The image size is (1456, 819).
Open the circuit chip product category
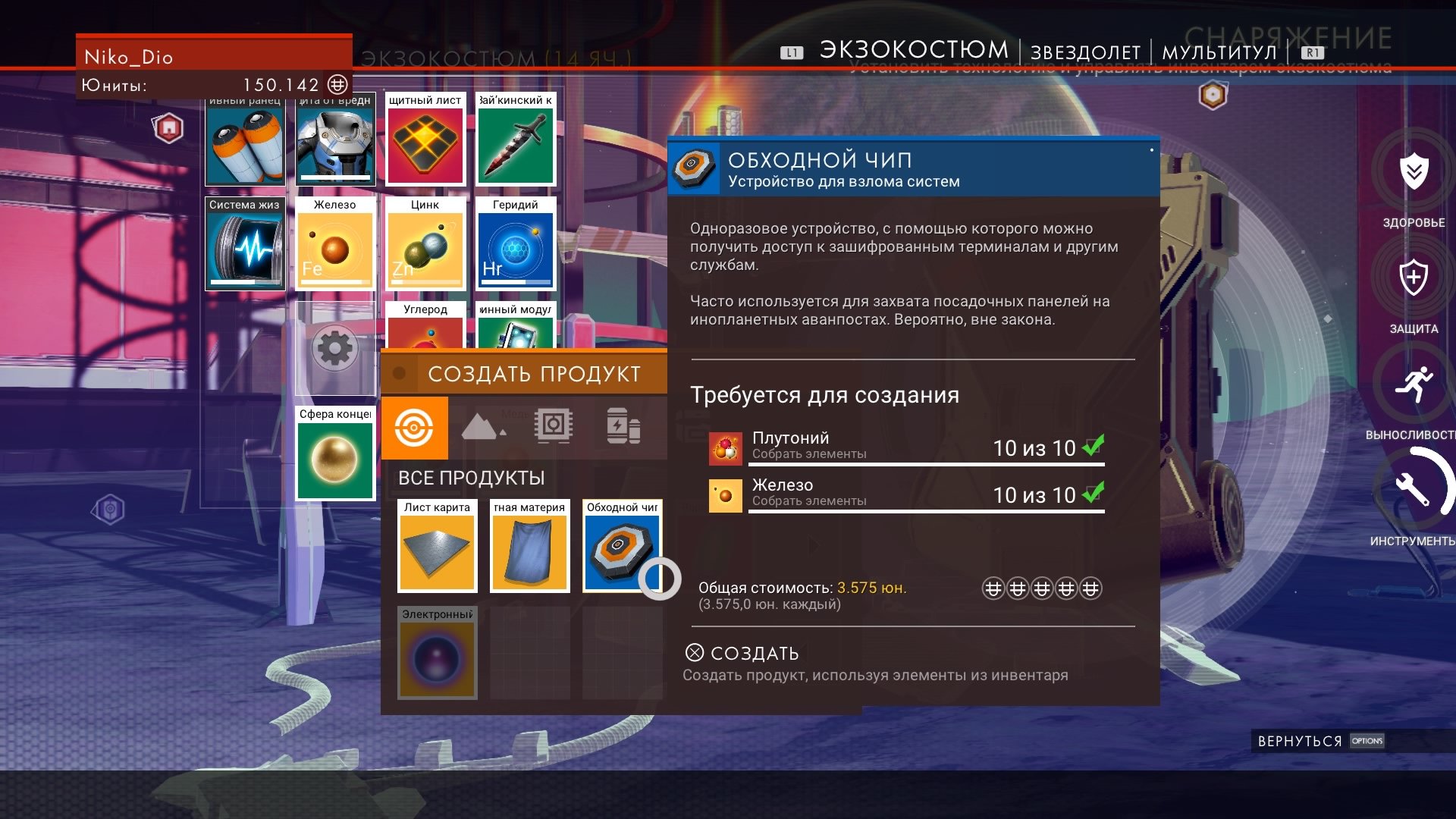point(553,426)
